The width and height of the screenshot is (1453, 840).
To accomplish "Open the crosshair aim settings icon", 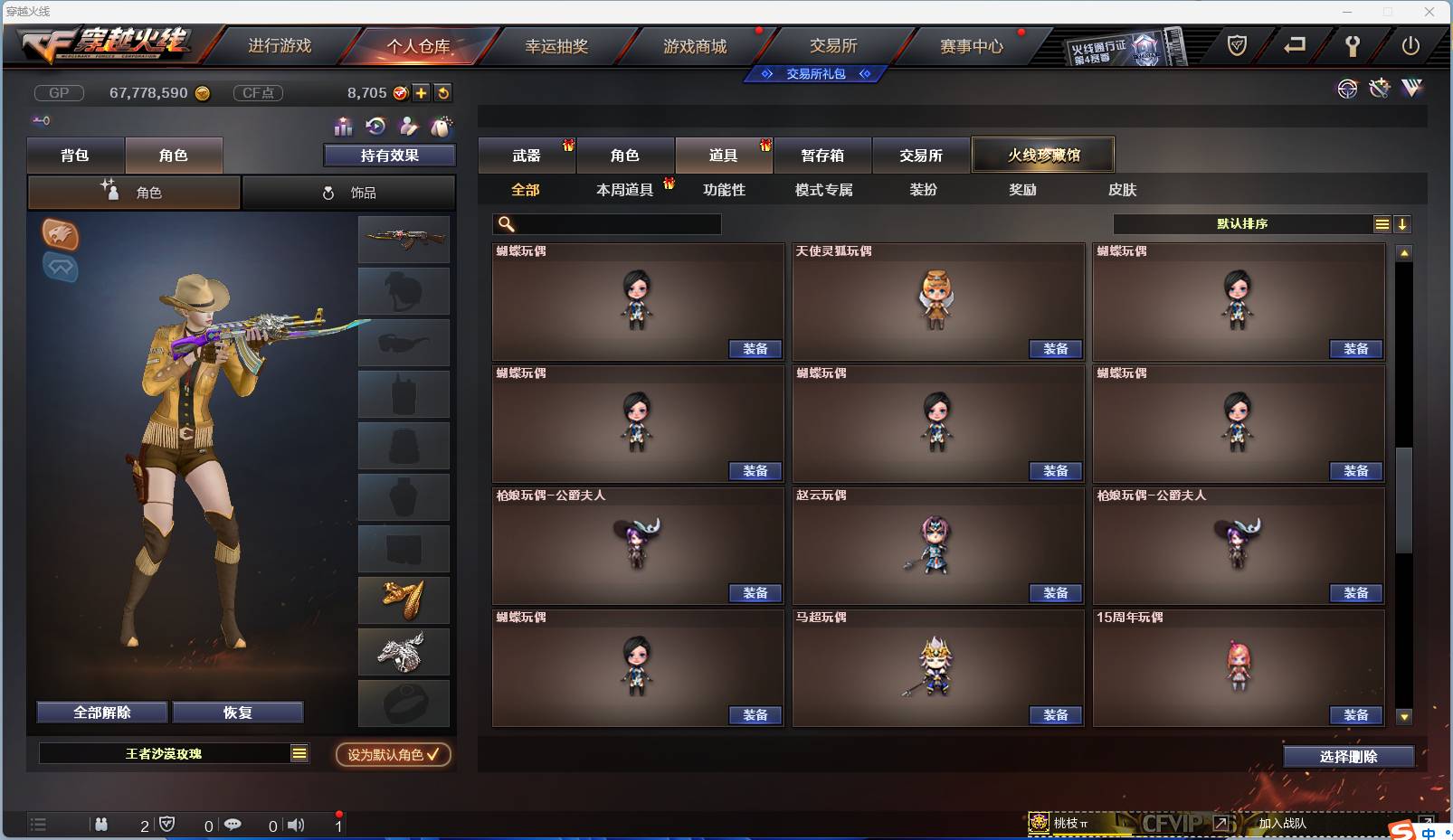I will (x=1347, y=88).
